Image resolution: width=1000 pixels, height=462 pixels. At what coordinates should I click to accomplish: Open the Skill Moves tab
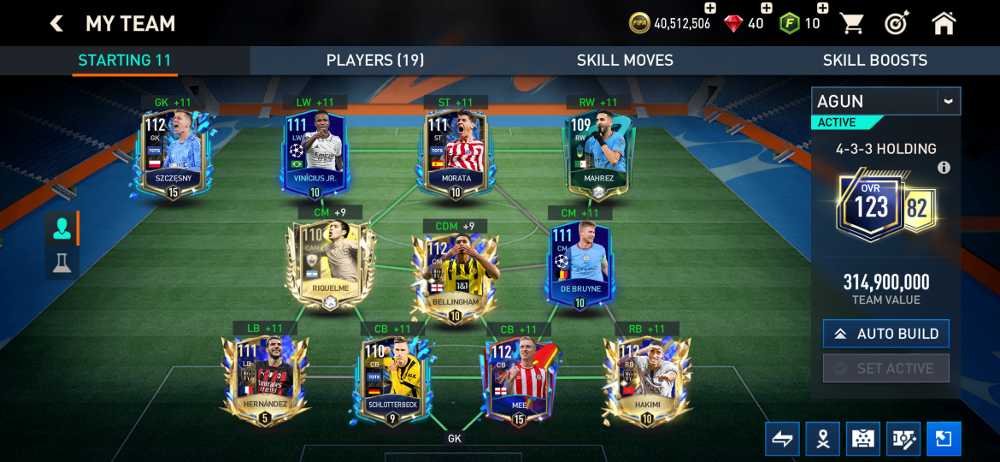pos(625,60)
